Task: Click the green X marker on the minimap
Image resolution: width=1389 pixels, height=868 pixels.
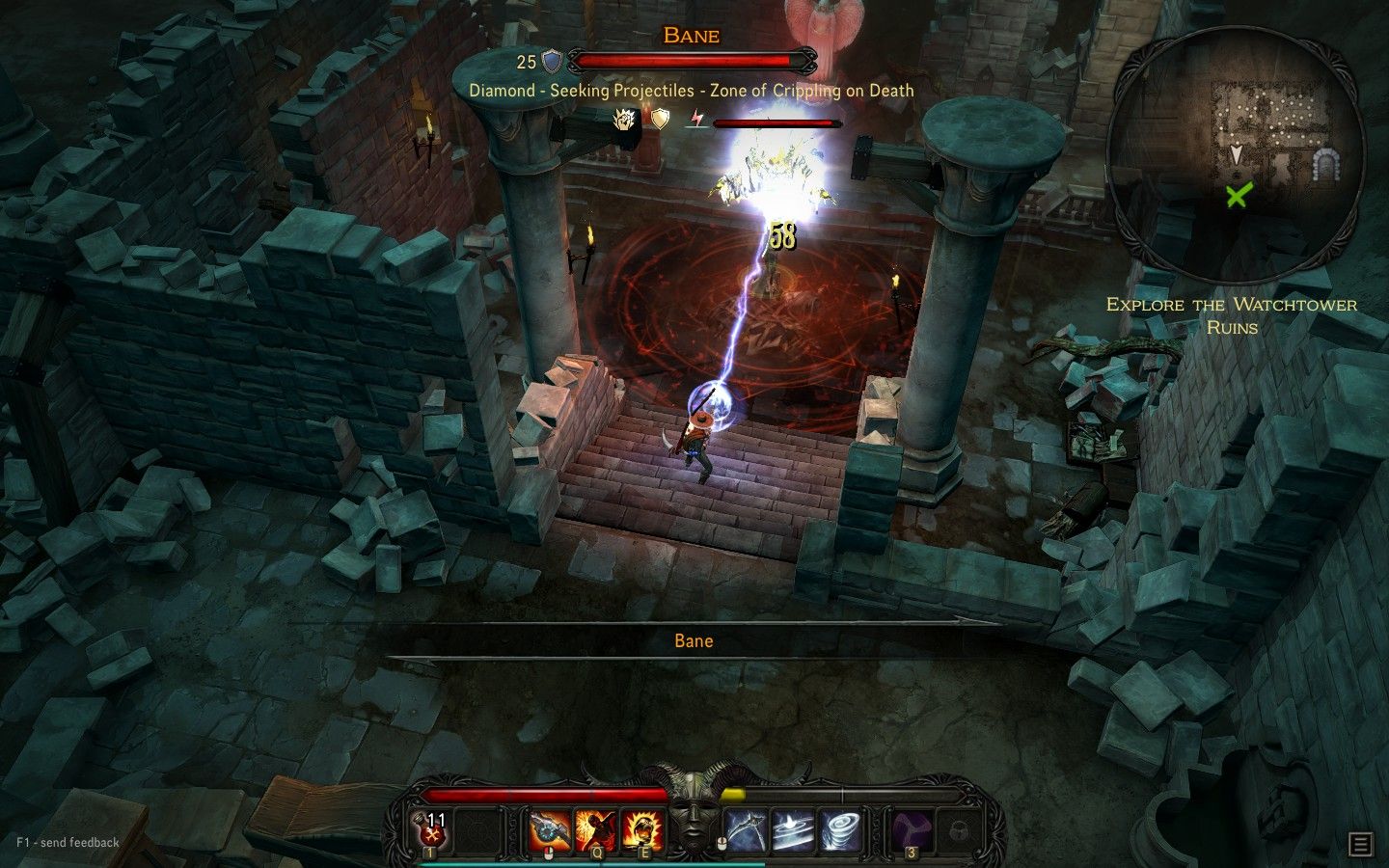Action: 1238,199
